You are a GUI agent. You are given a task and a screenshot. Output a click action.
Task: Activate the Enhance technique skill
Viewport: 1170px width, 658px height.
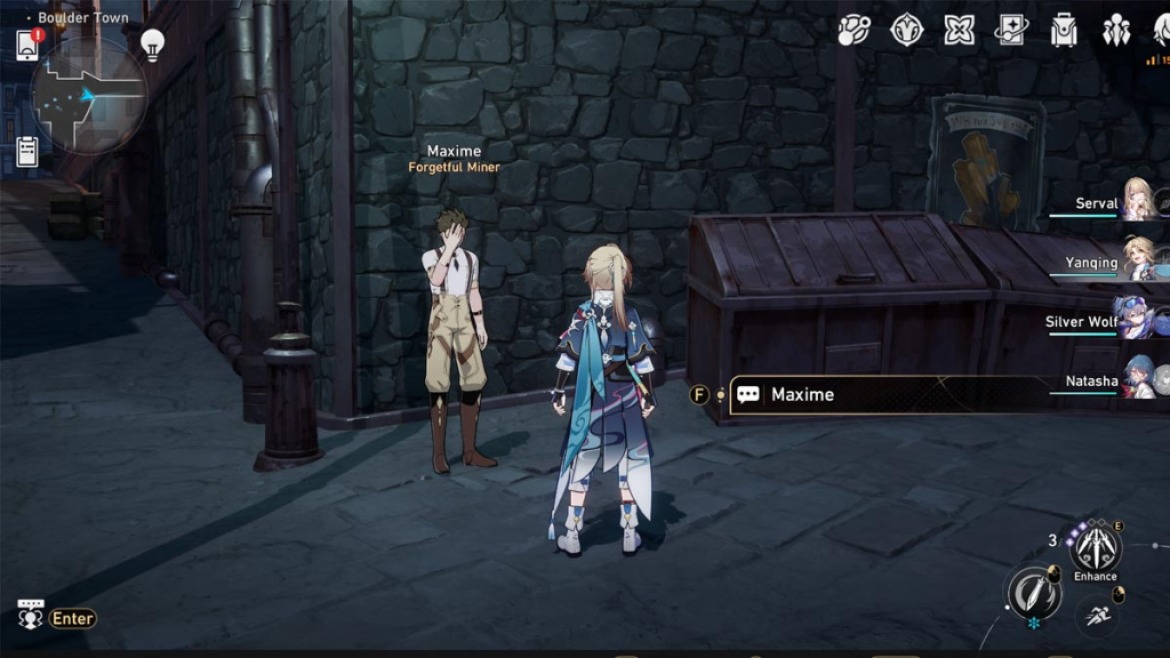(x=1095, y=548)
